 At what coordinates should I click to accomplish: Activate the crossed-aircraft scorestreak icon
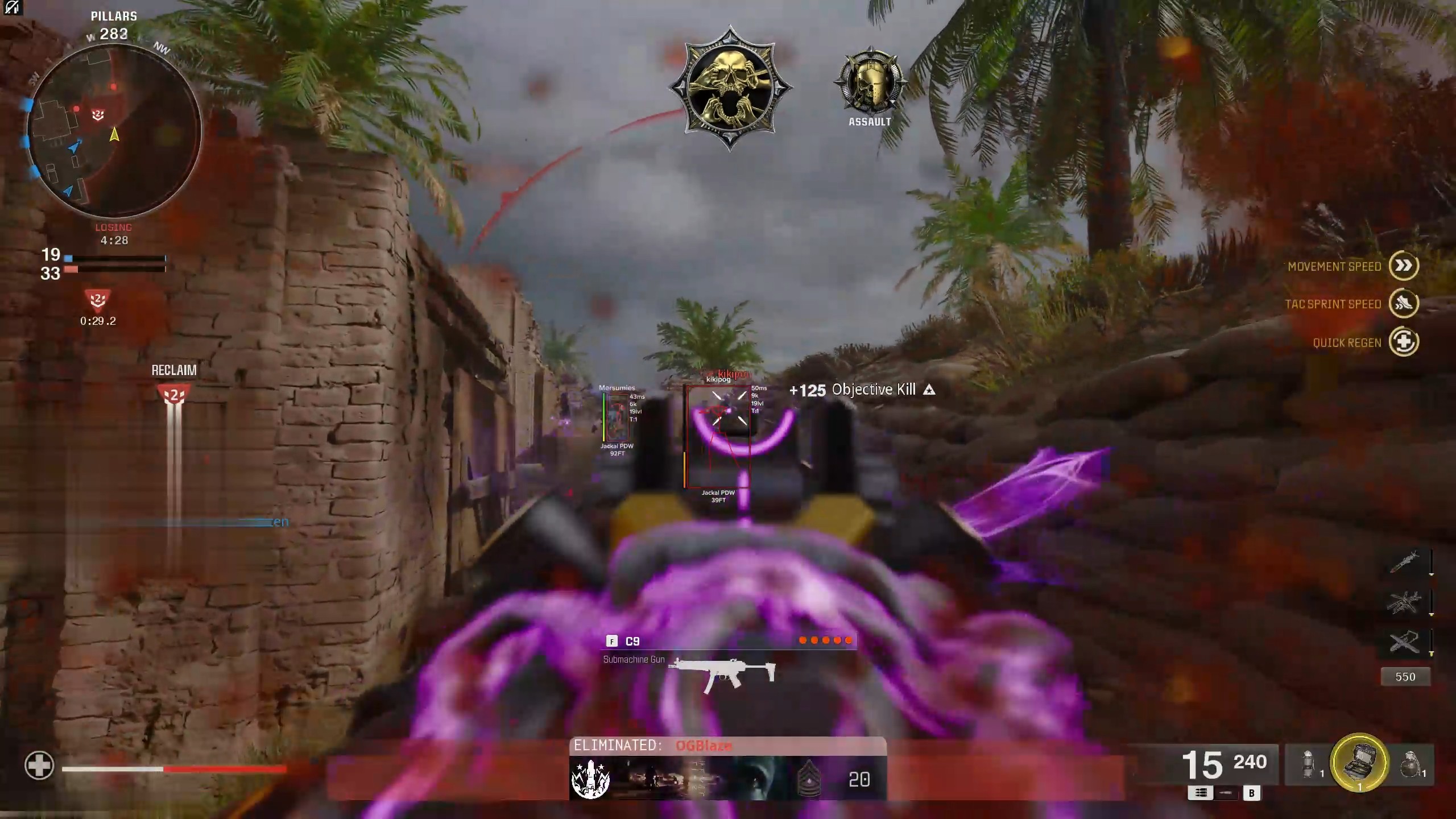point(1405,643)
